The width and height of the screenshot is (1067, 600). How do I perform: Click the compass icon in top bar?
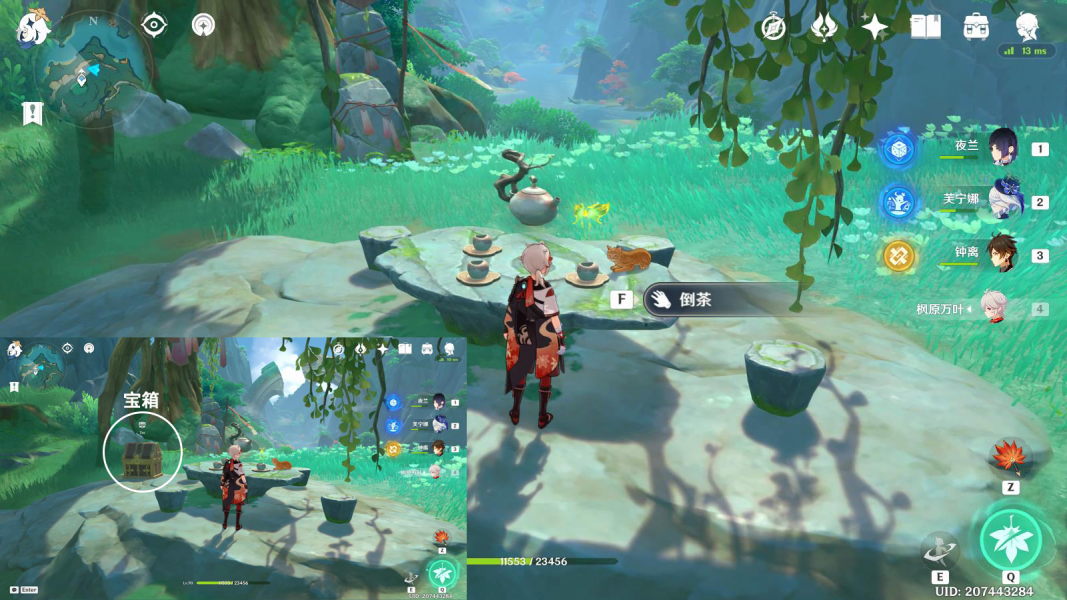(x=773, y=27)
